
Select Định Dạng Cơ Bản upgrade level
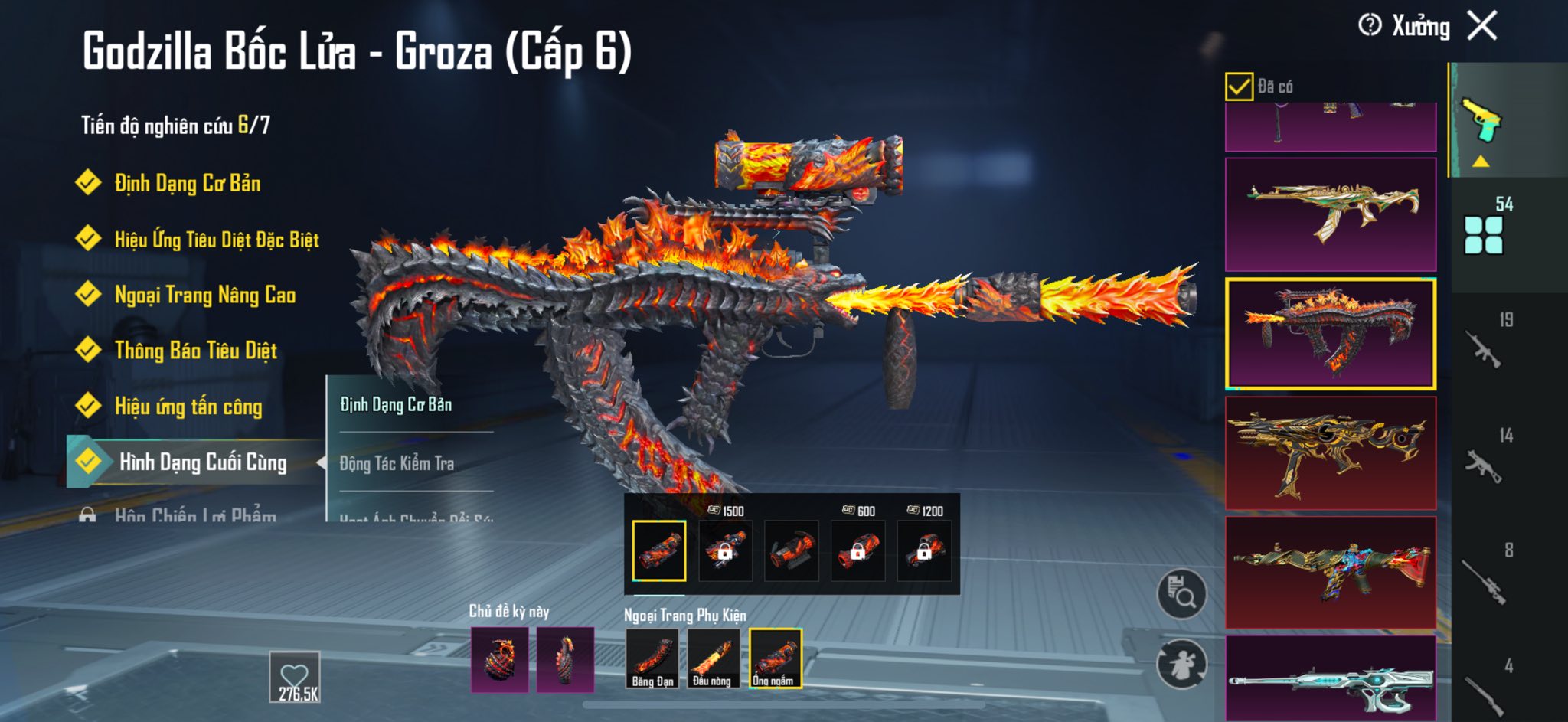pyautogui.click(x=187, y=184)
